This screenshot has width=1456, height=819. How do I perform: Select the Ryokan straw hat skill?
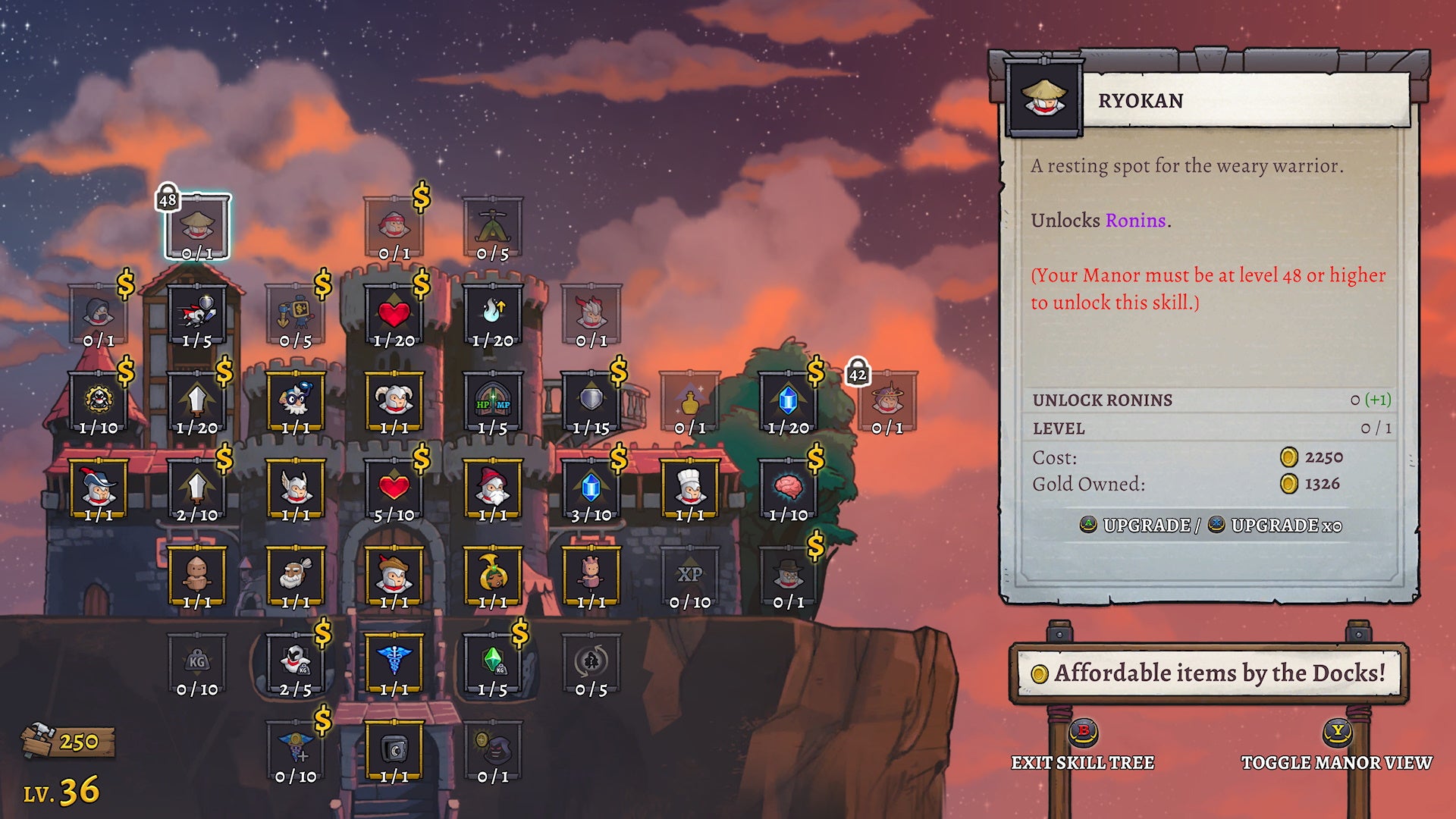point(197,227)
